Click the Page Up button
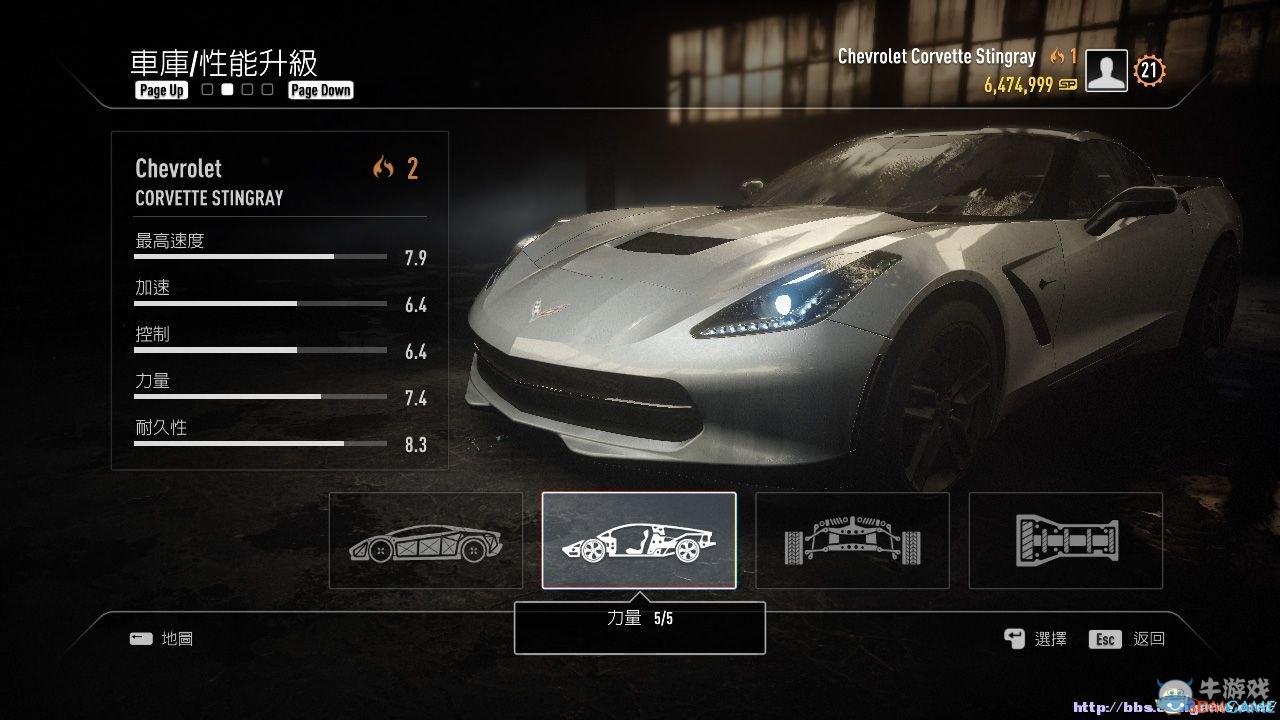 coord(161,90)
